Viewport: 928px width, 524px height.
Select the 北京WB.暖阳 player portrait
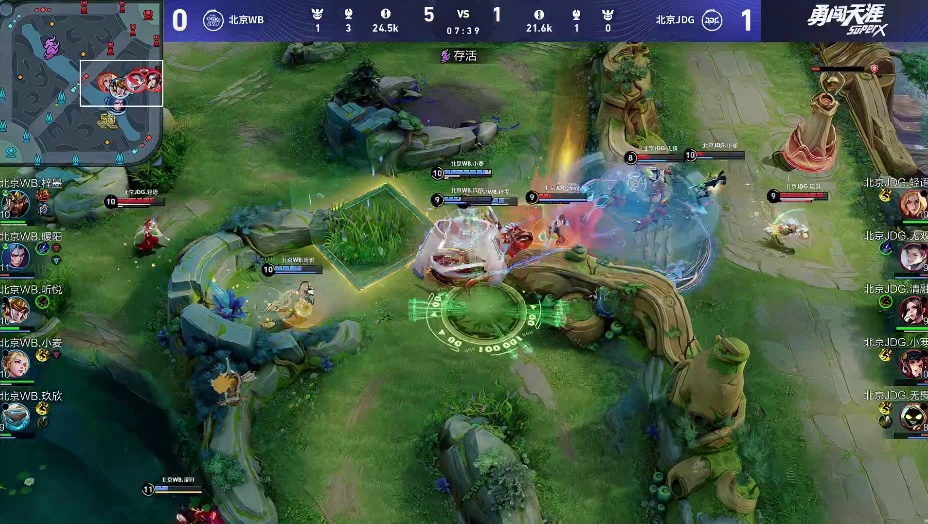14,258
